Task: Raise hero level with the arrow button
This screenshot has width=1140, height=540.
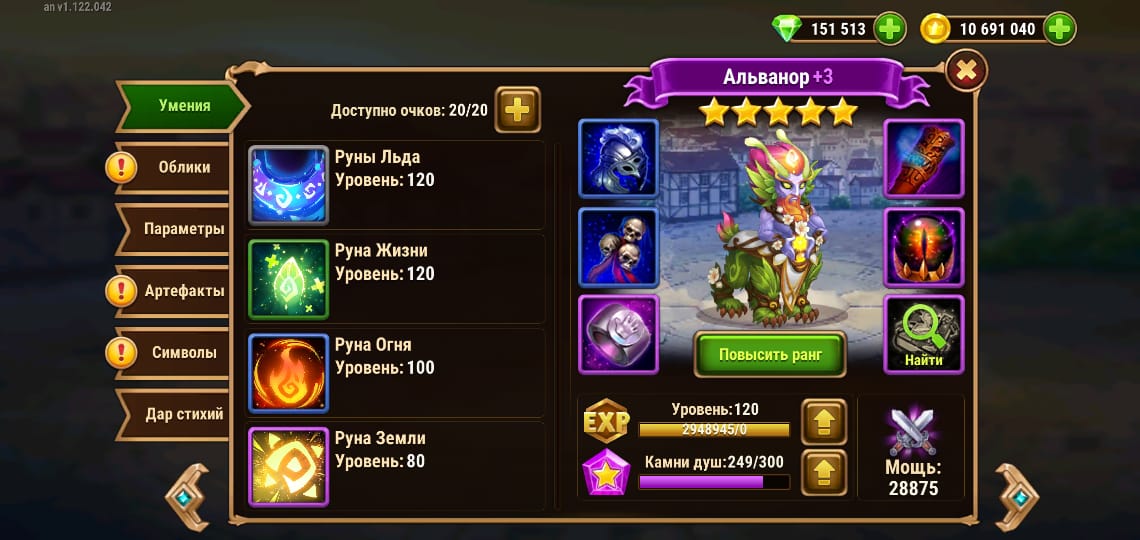Action: pyautogui.click(x=824, y=422)
